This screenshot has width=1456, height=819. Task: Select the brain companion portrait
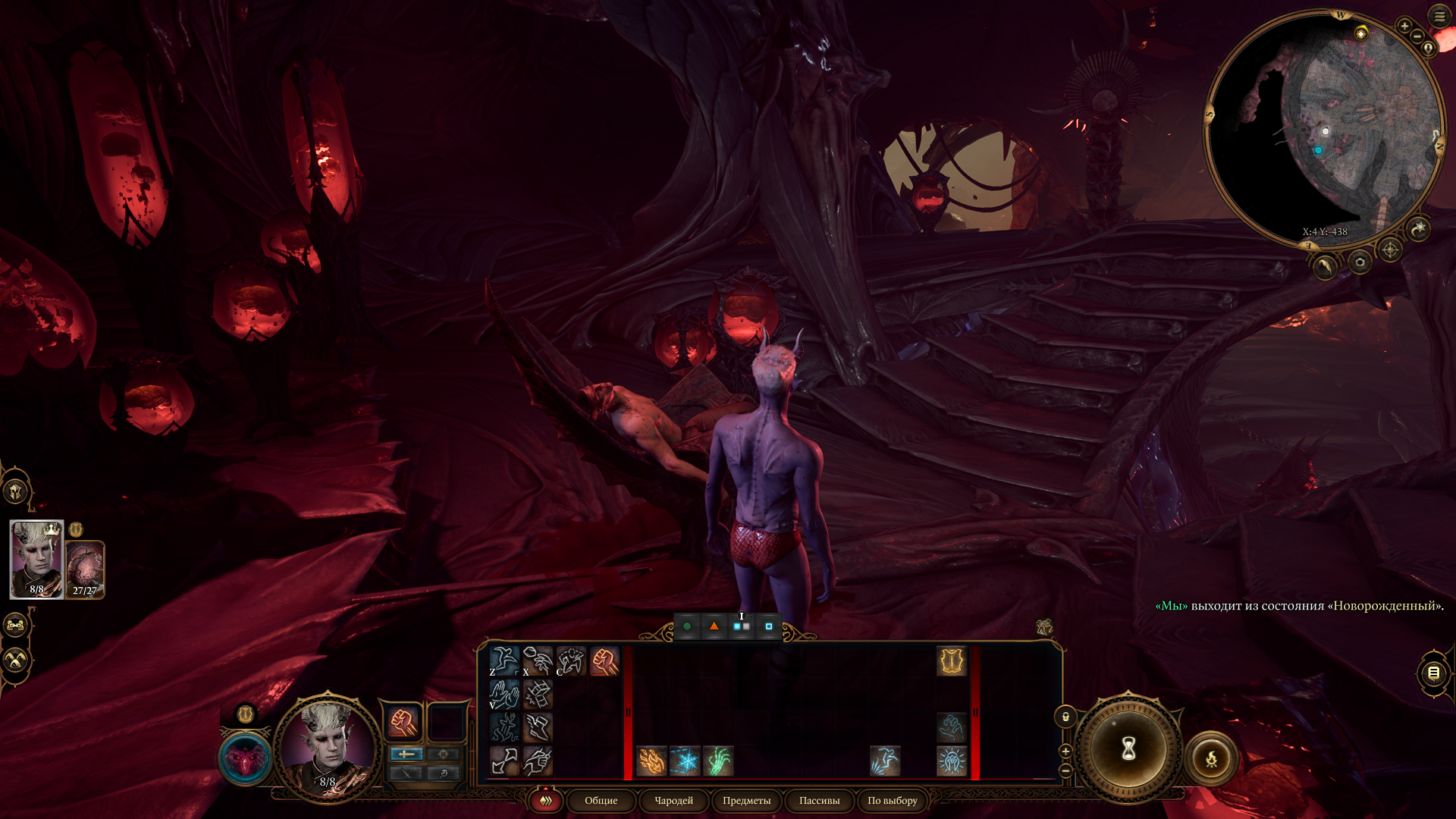tap(85, 569)
